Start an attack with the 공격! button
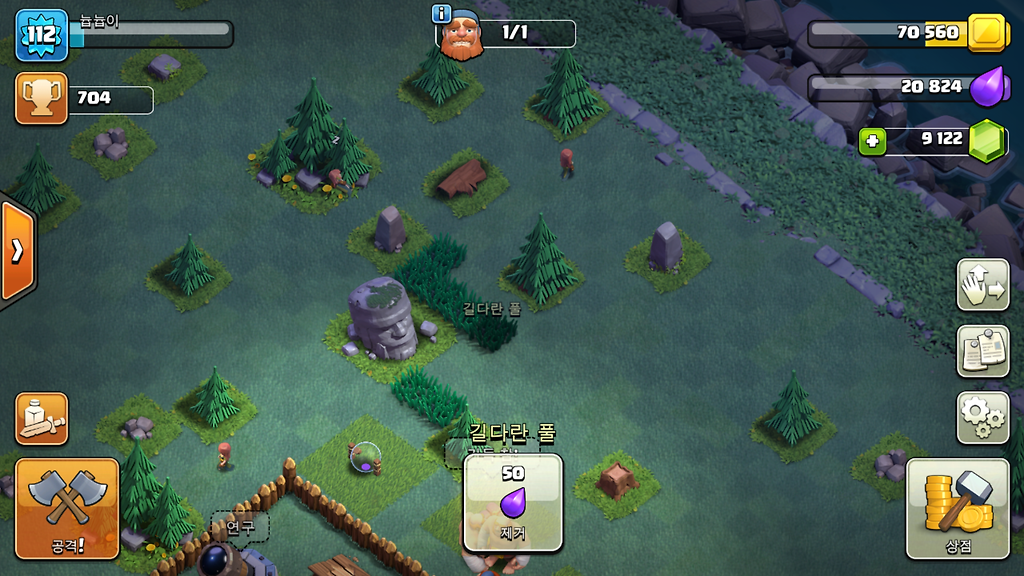Viewport: 1024px width, 576px height. [x=67, y=508]
